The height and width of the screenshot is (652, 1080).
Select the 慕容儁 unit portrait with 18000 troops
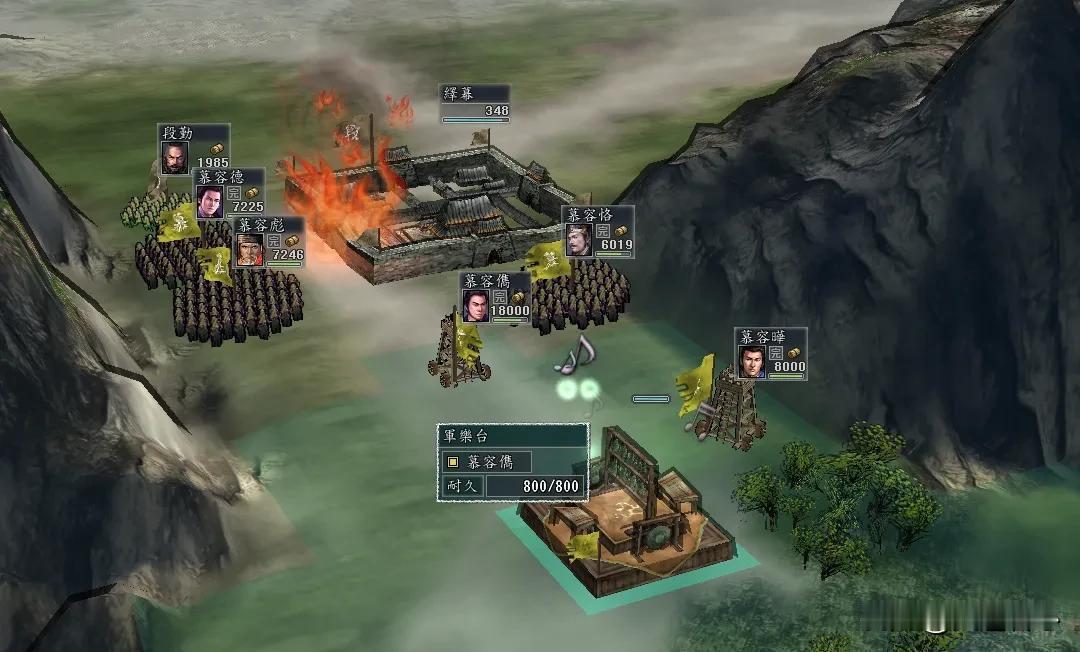coord(476,306)
